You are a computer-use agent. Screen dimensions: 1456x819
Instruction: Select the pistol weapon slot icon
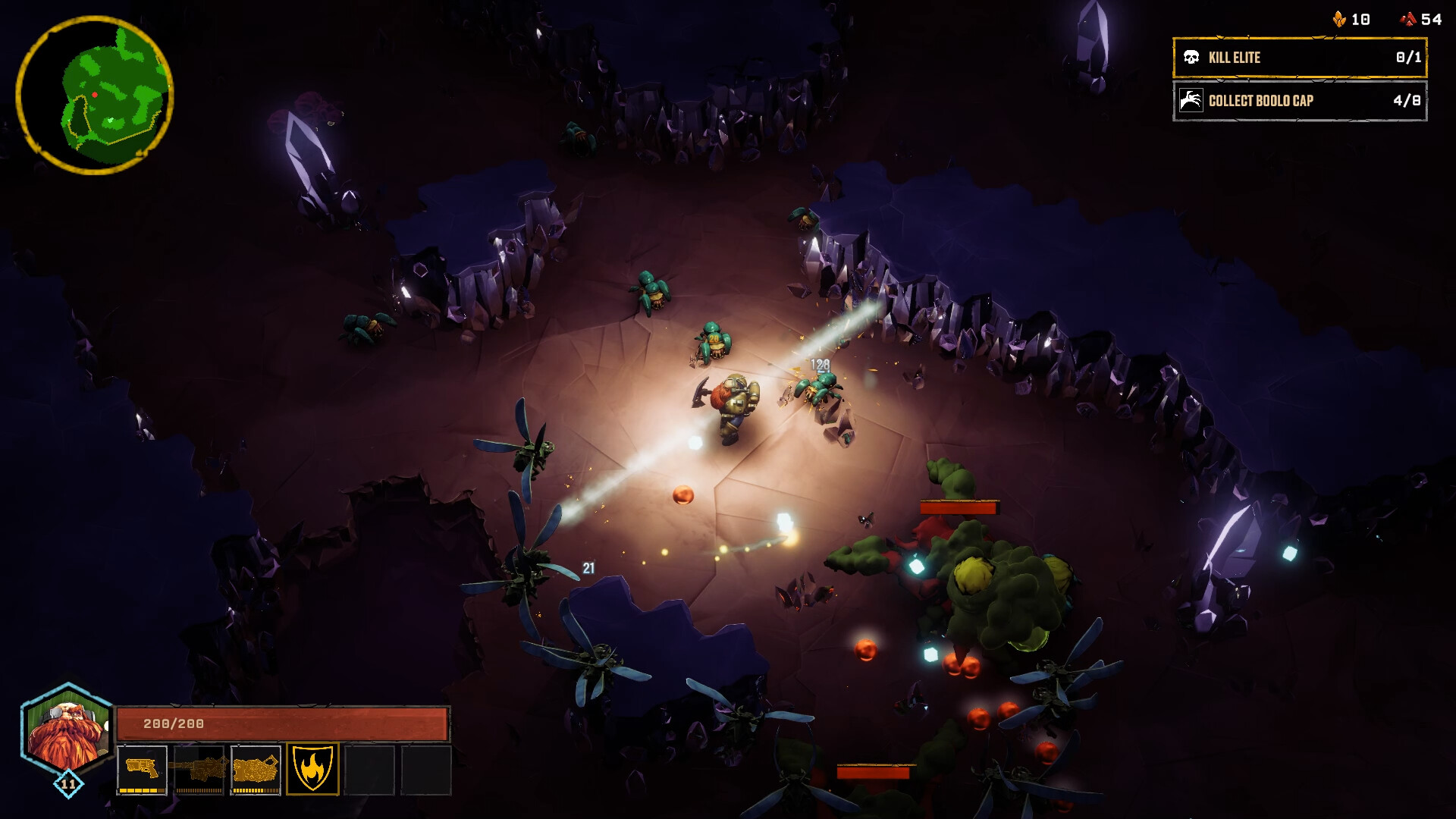pos(143,768)
